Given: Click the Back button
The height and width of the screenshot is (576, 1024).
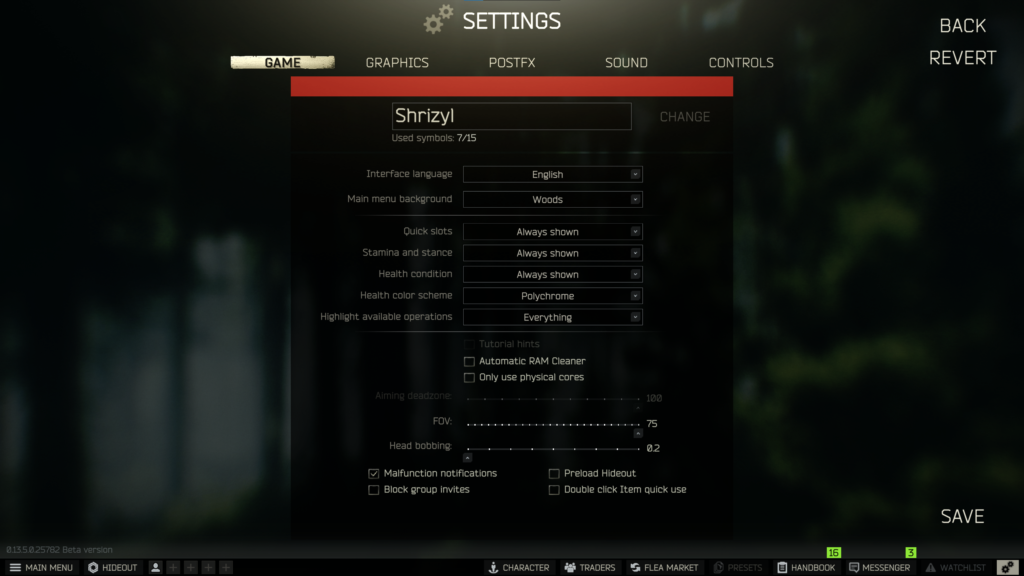Looking at the screenshot, I should (x=962, y=25).
